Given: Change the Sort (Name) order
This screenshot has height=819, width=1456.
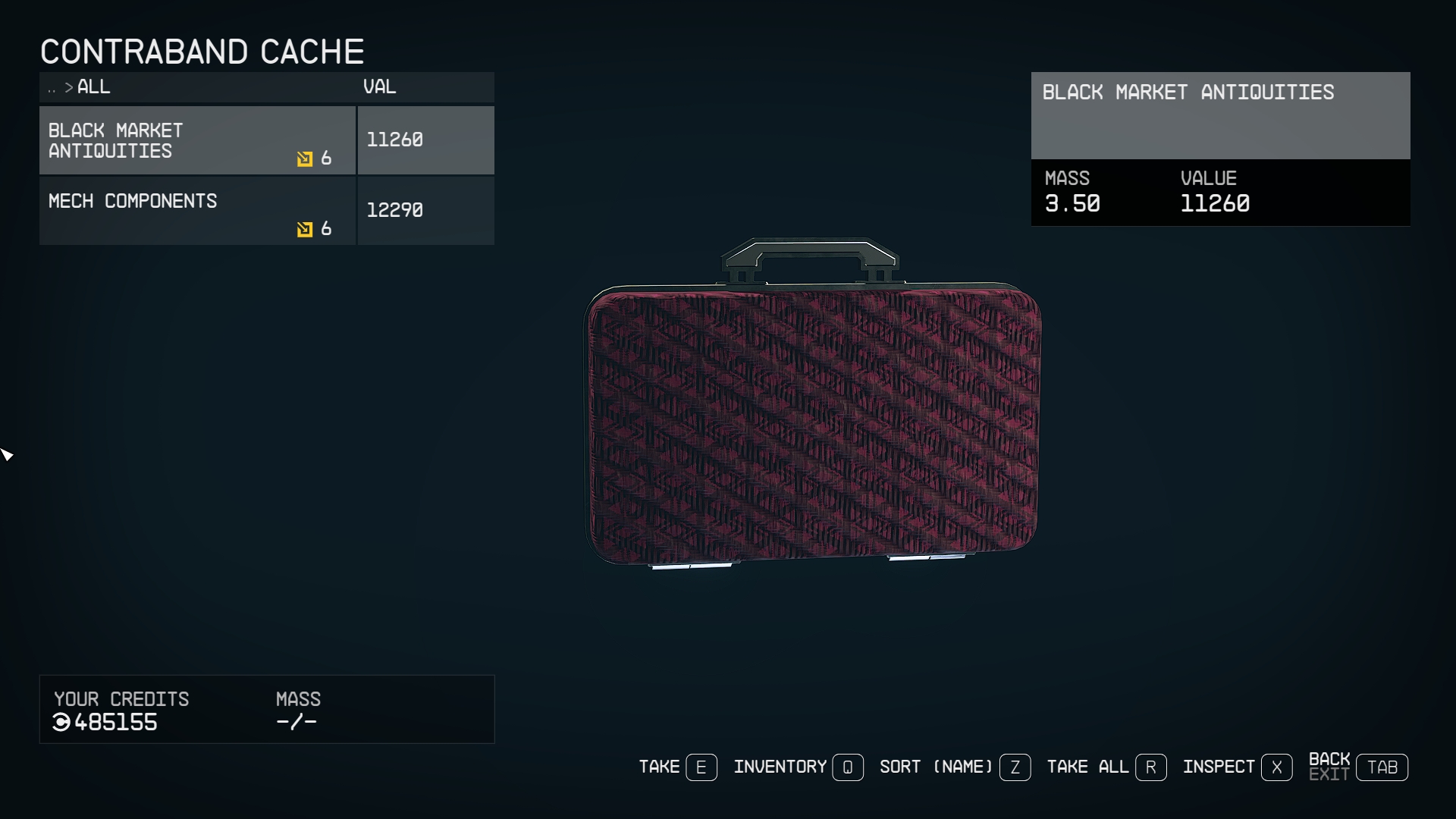Looking at the screenshot, I should 954,767.
